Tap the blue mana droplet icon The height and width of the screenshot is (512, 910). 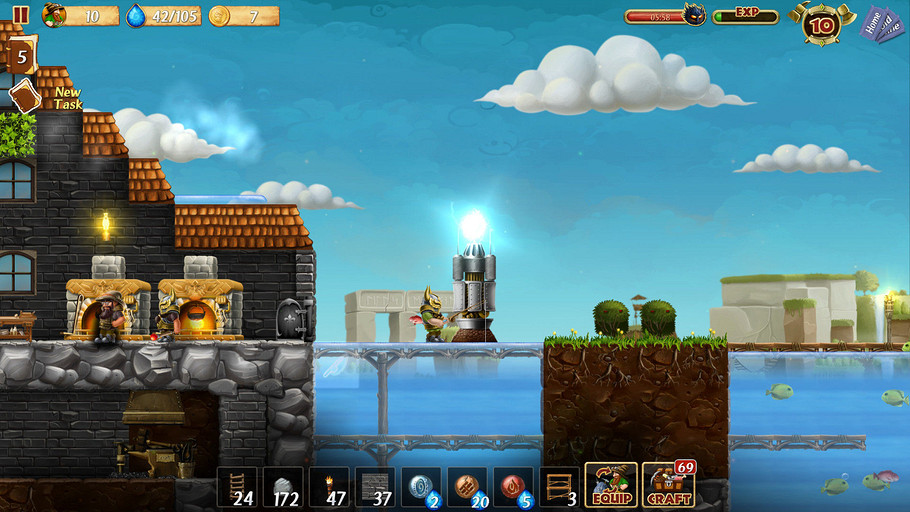click(x=137, y=15)
